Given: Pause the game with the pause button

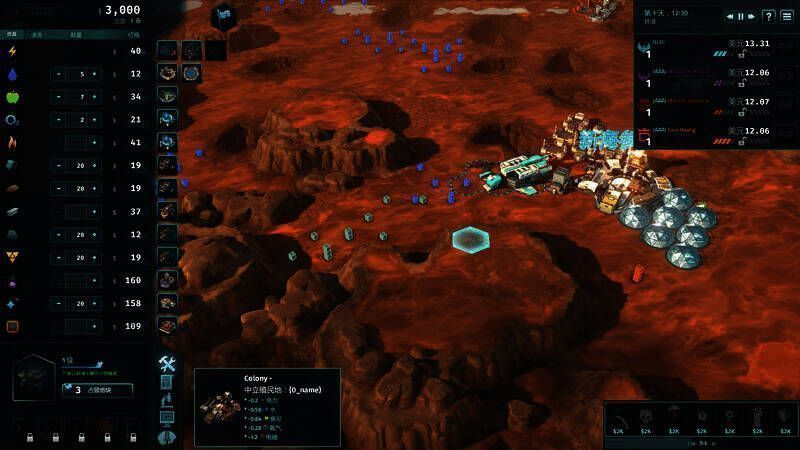Looking at the screenshot, I should [x=740, y=16].
